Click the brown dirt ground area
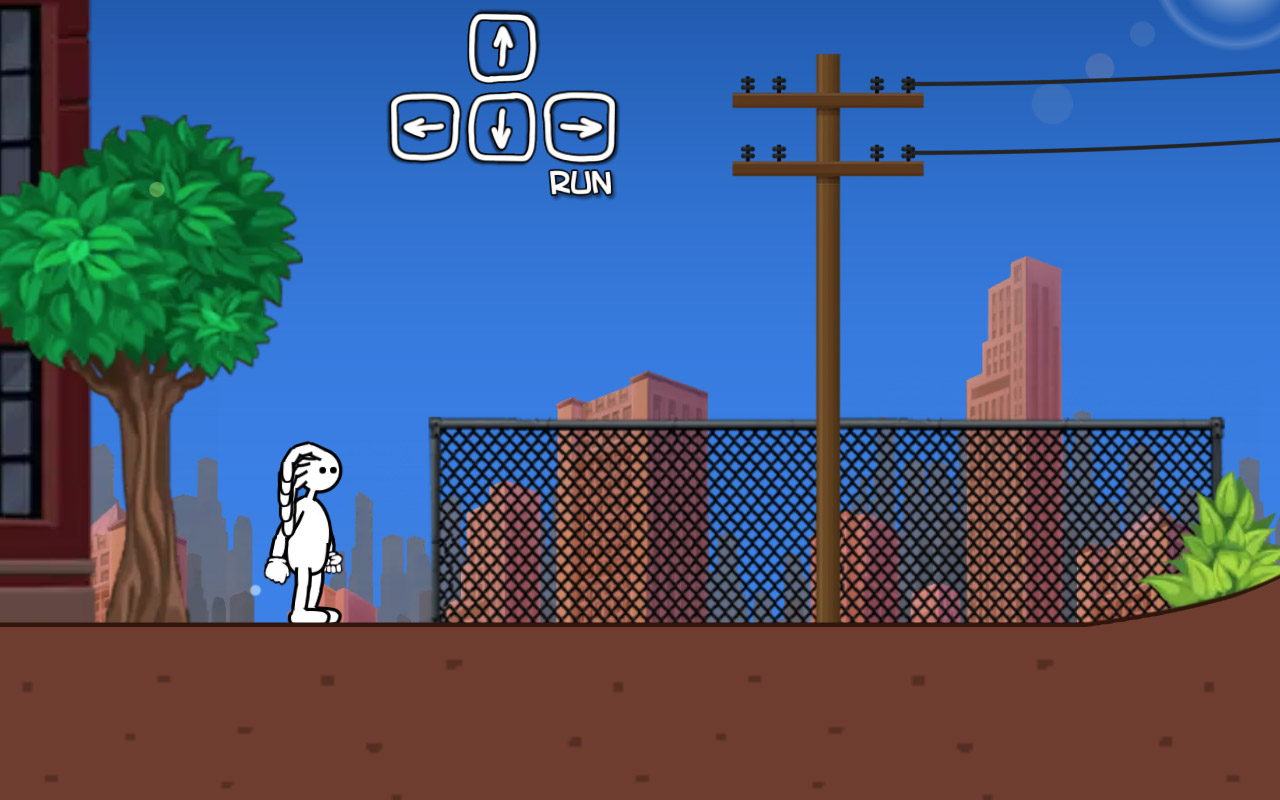 click(x=640, y=710)
